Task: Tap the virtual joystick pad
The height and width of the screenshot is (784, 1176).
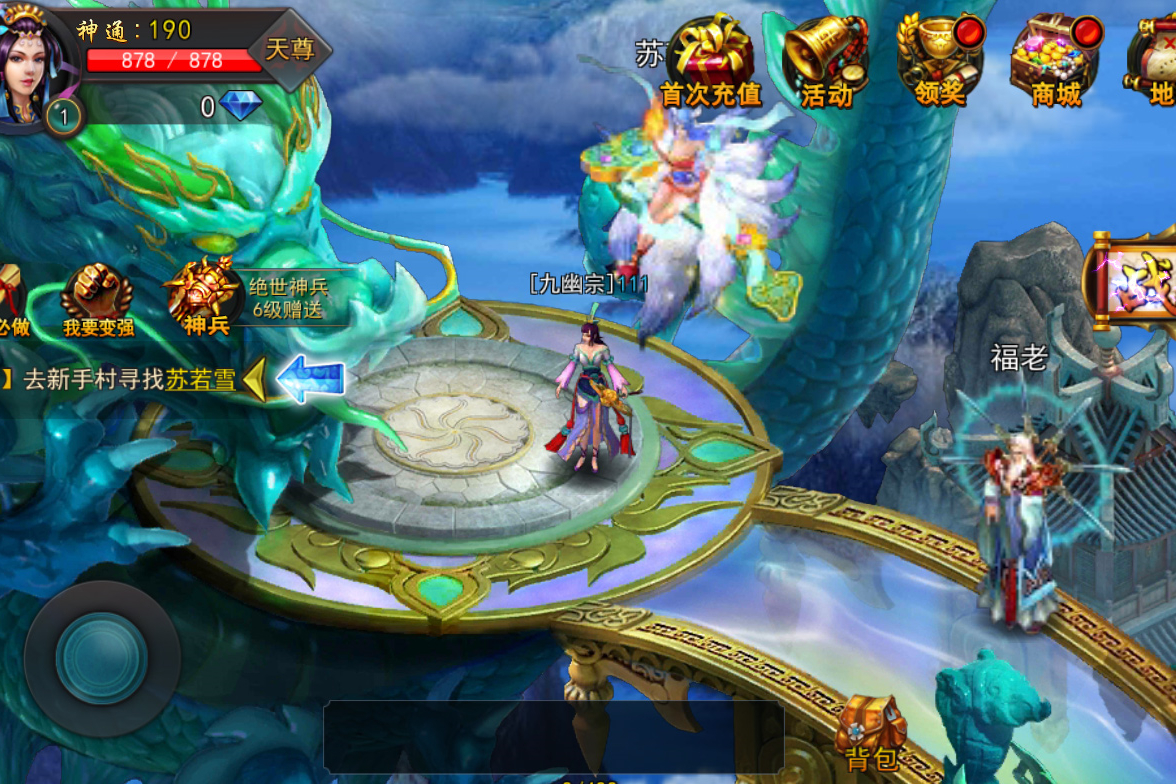Action: pos(102,659)
